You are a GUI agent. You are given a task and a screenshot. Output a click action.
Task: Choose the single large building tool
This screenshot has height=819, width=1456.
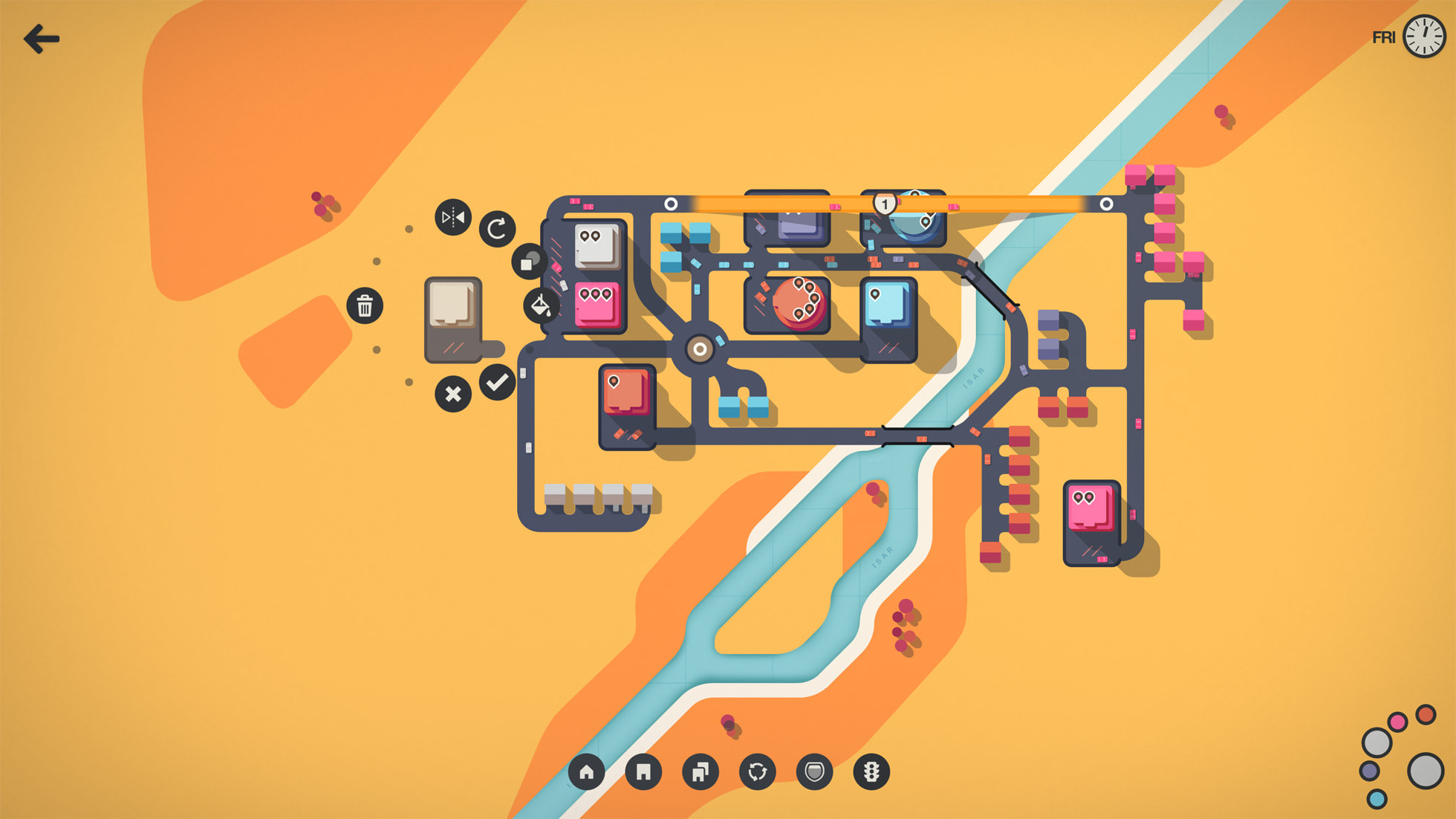643,772
